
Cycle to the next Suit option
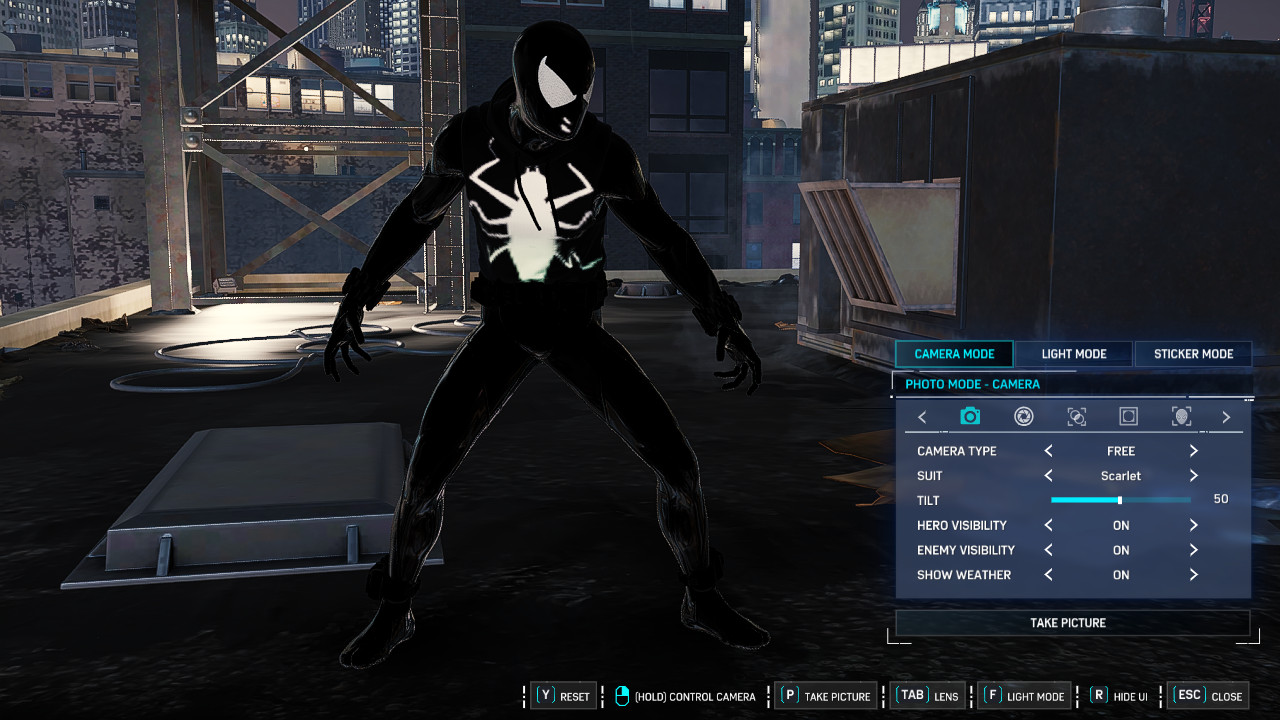pos(1193,476)
